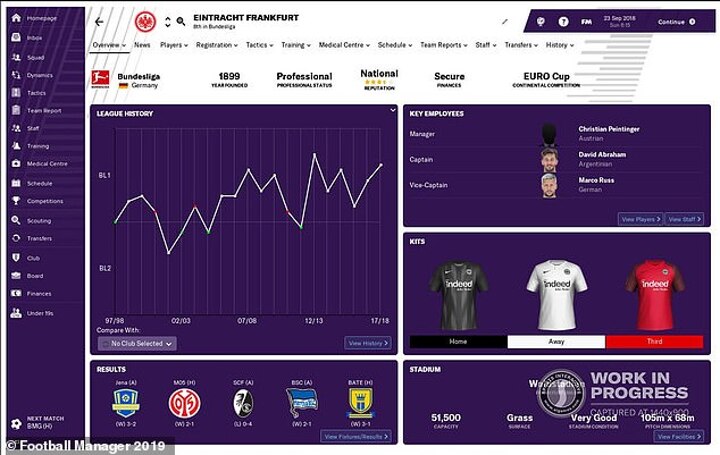Click the View History button
The height and width of the screenshot is (455, 720).
pyautogui.click(x=368, y=343)
